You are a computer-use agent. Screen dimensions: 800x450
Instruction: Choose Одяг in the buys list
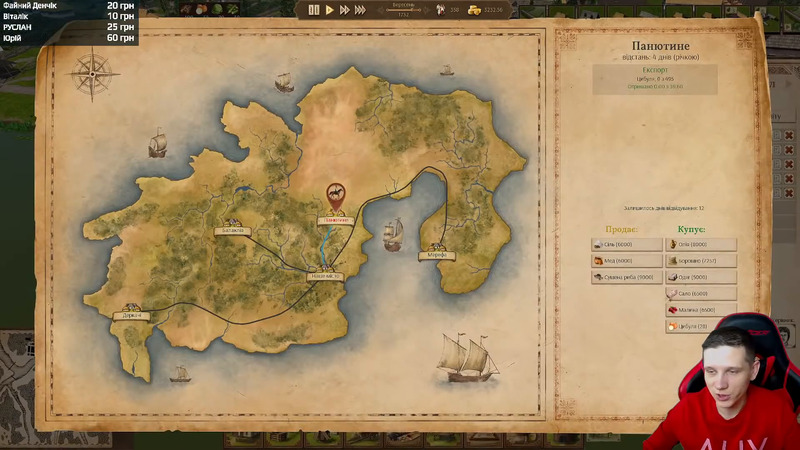[x=700, y=277]
